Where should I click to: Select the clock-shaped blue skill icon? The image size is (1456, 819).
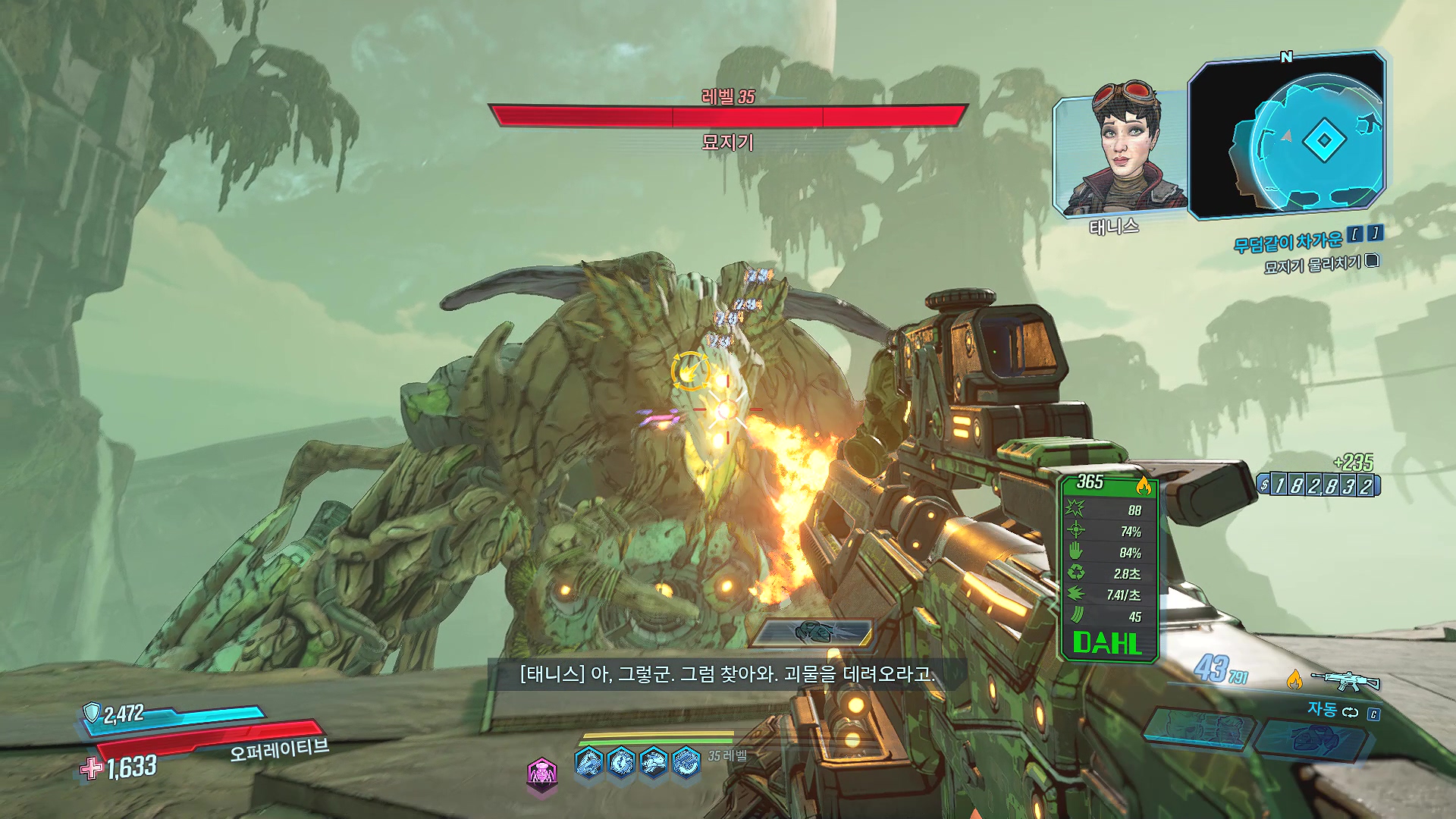coord(621,761)
